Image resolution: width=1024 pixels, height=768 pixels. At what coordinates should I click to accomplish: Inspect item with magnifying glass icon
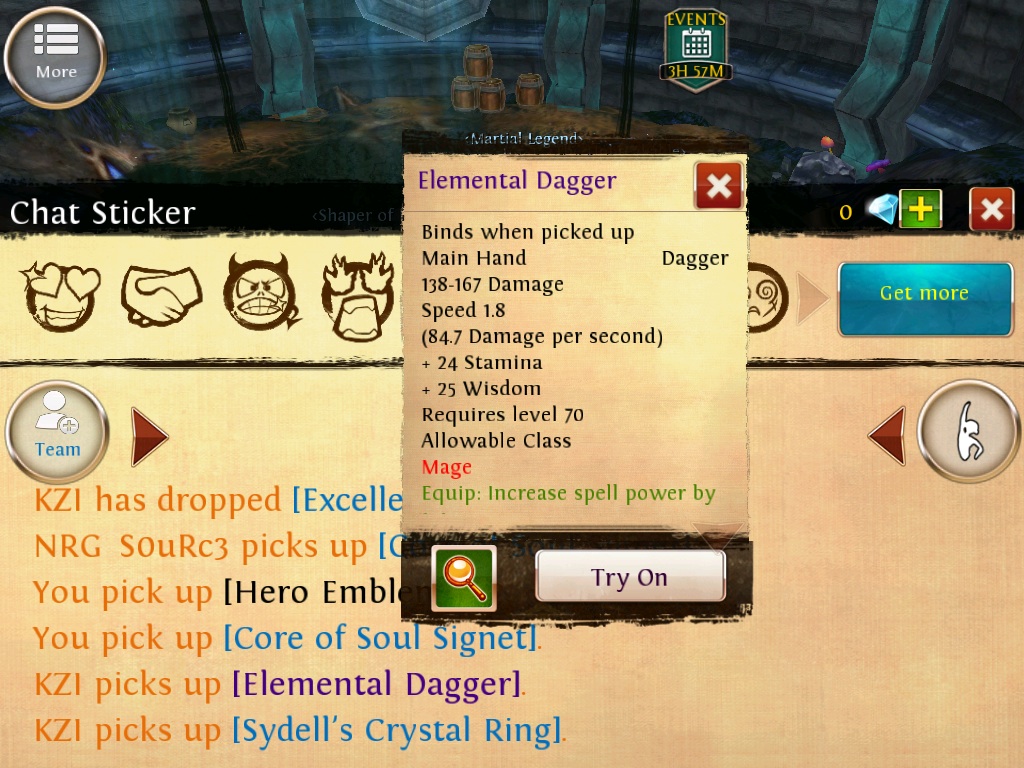pos(464,578)
